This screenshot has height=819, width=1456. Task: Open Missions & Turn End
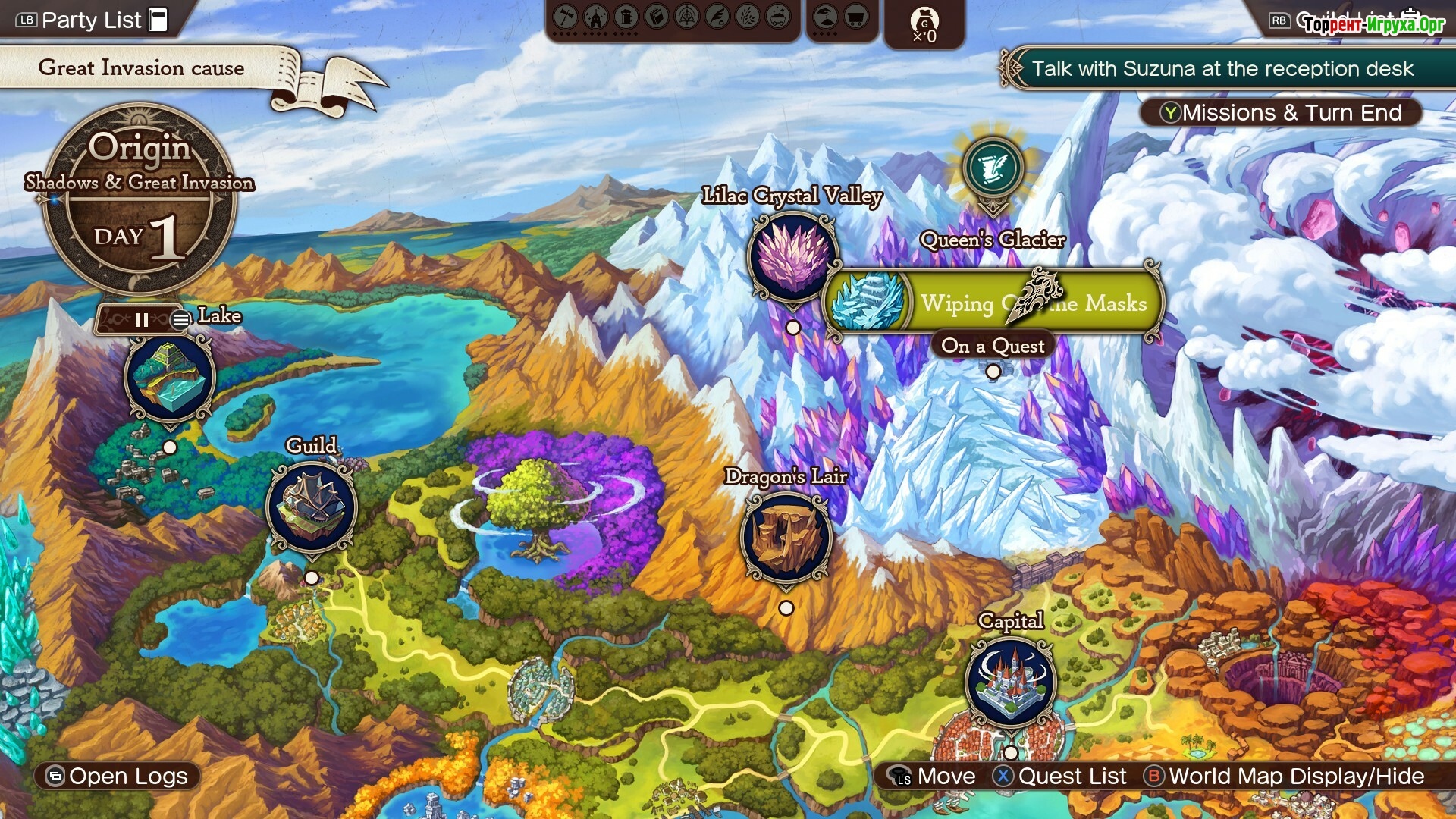tap(1280, 113)
